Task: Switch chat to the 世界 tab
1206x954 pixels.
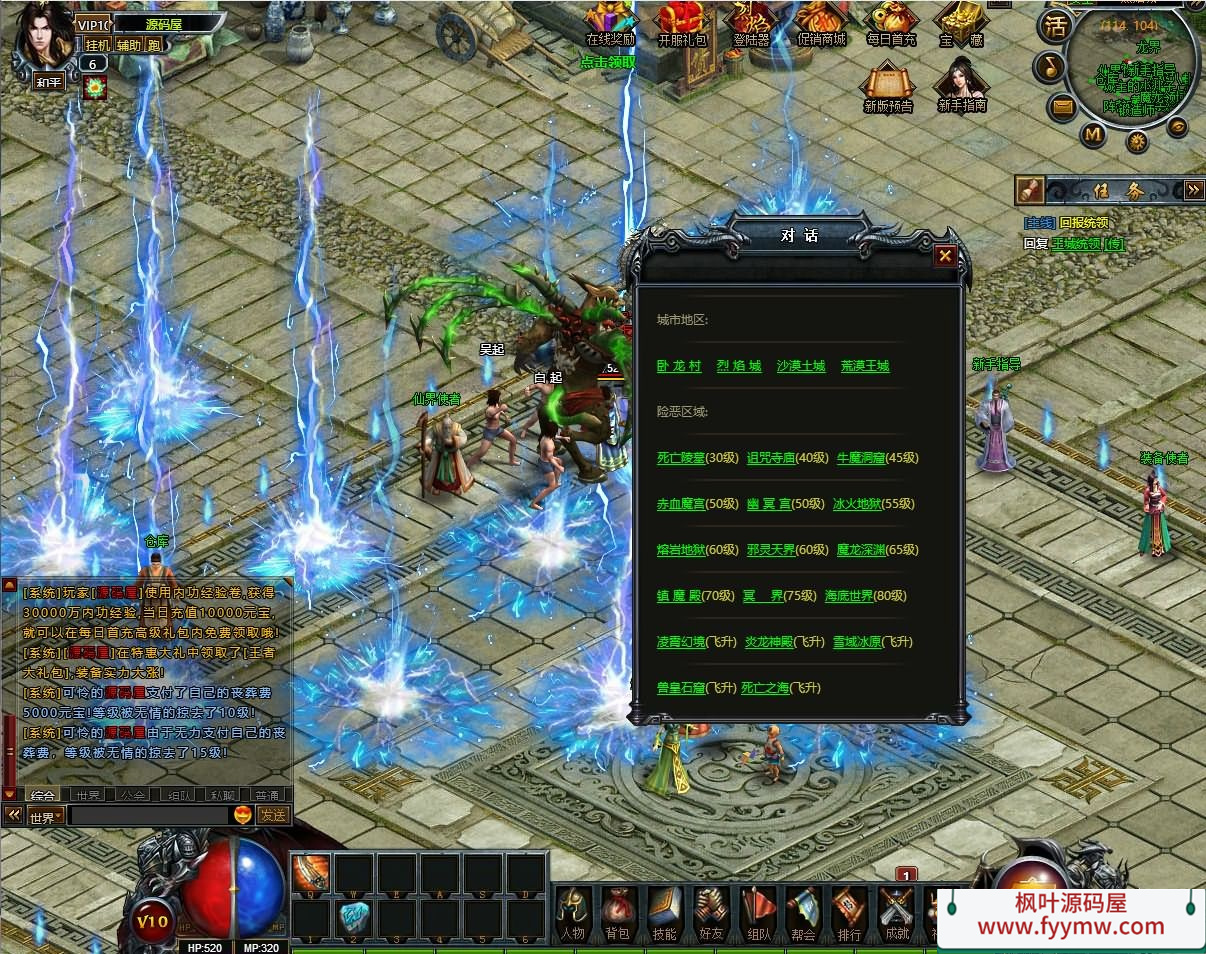Action: click(89, 795)
